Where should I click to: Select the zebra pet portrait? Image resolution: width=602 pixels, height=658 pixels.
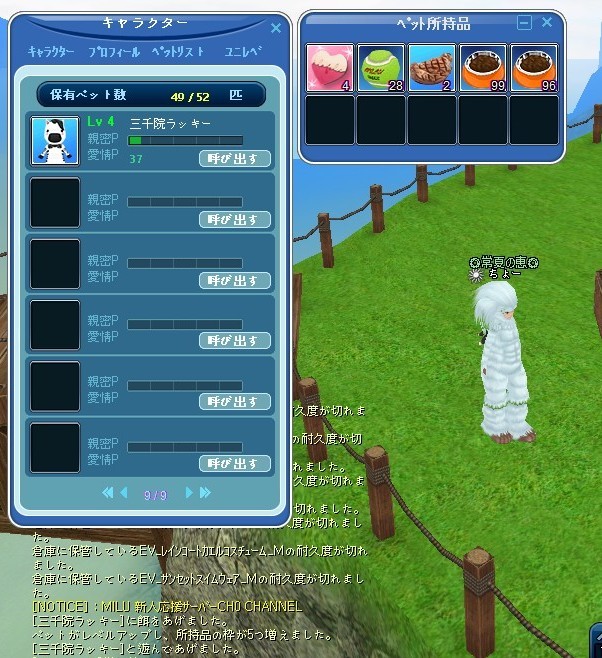[x=55, y=140]
